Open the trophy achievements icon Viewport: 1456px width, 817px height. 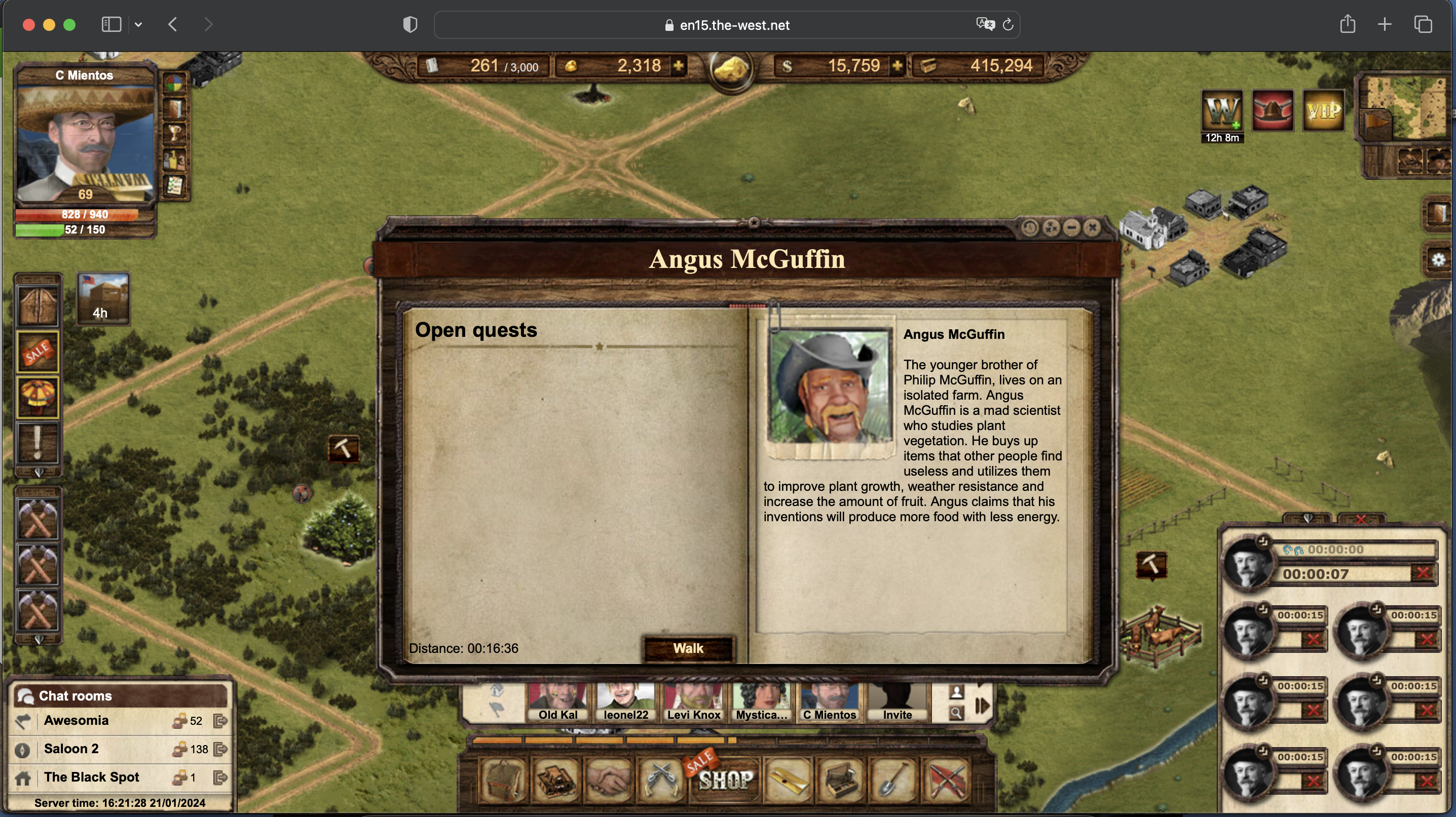tap(175, 134)
